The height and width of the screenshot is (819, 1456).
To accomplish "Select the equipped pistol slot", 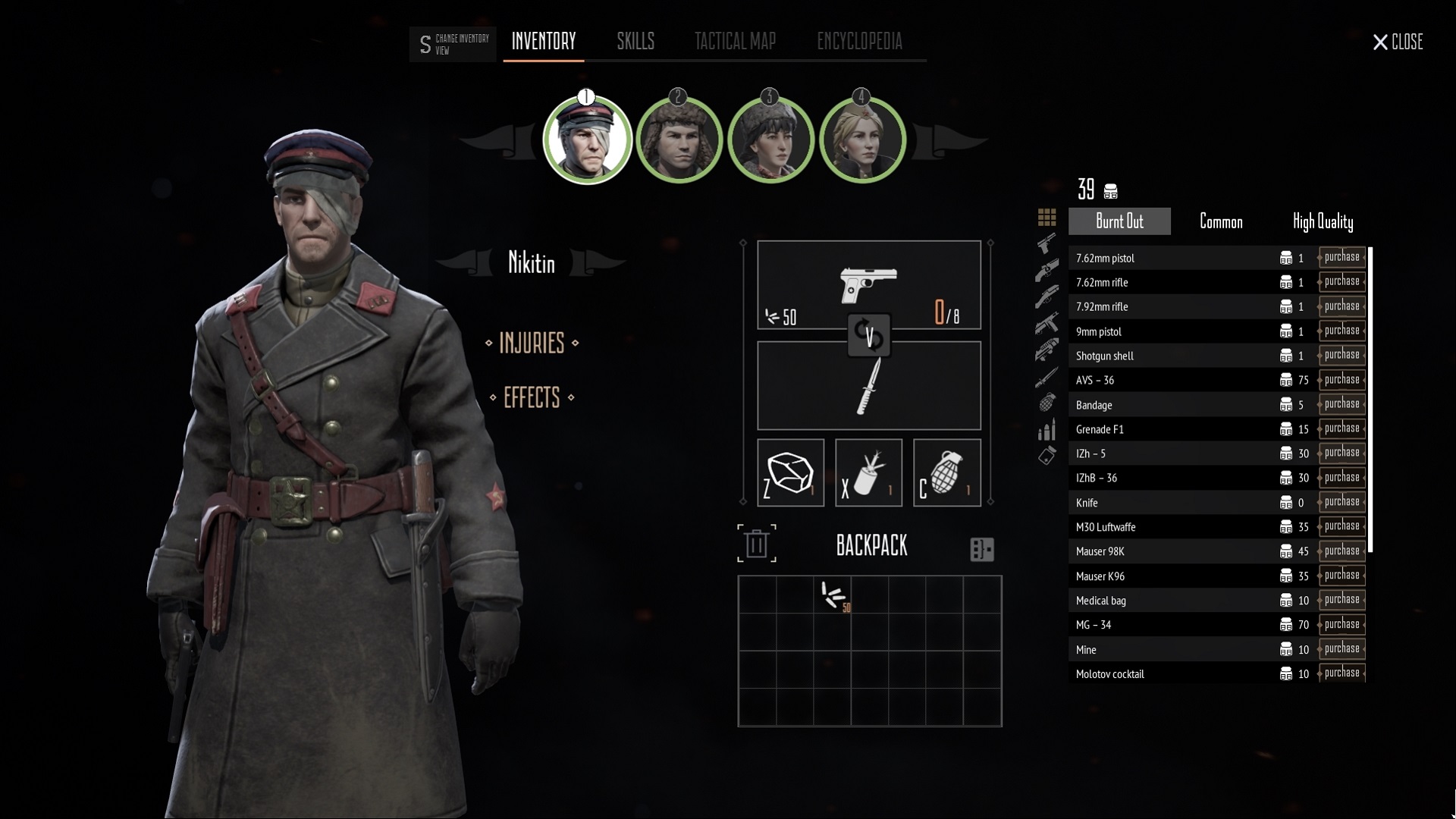I will [868, 285].
